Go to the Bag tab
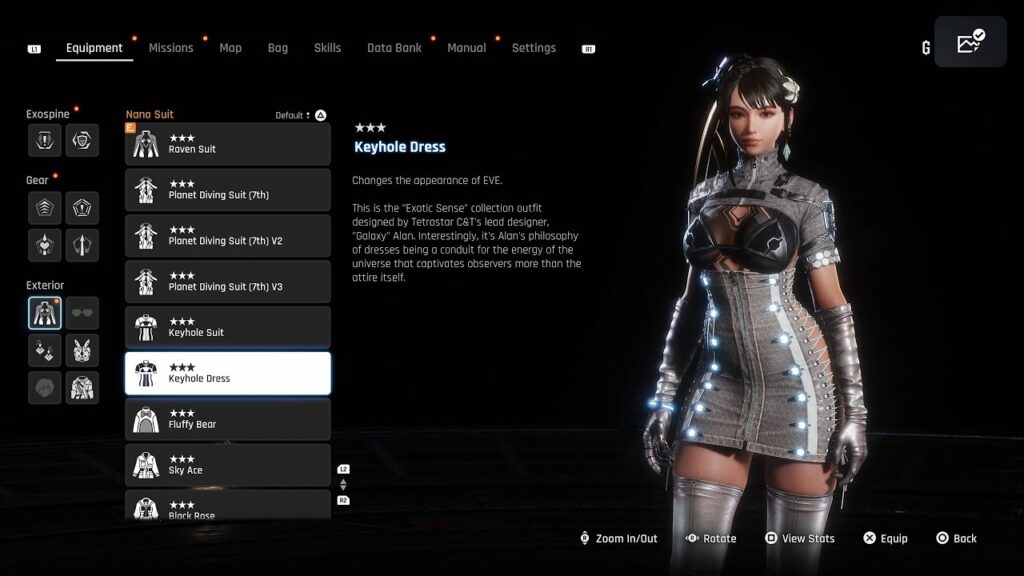Screen dimensions: 1024x576 [x=277, y=48]
